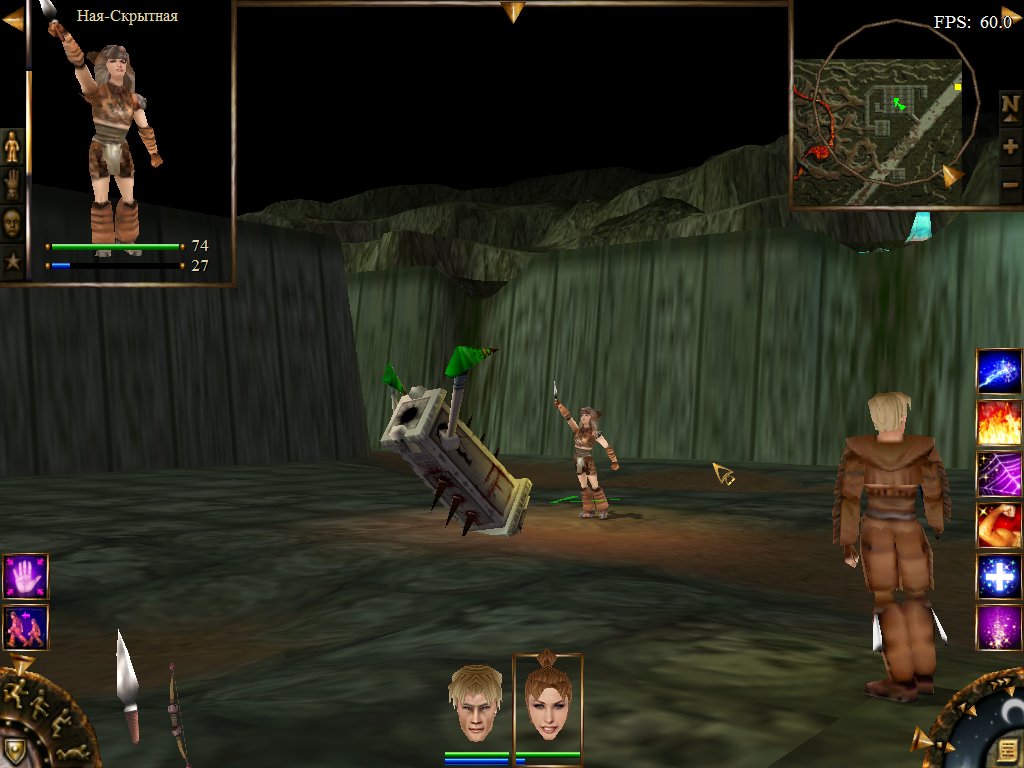Screen dimensions: 1024x768
Task: Collapse the character panel with the left arrow
Action: (x=13, y=19)
